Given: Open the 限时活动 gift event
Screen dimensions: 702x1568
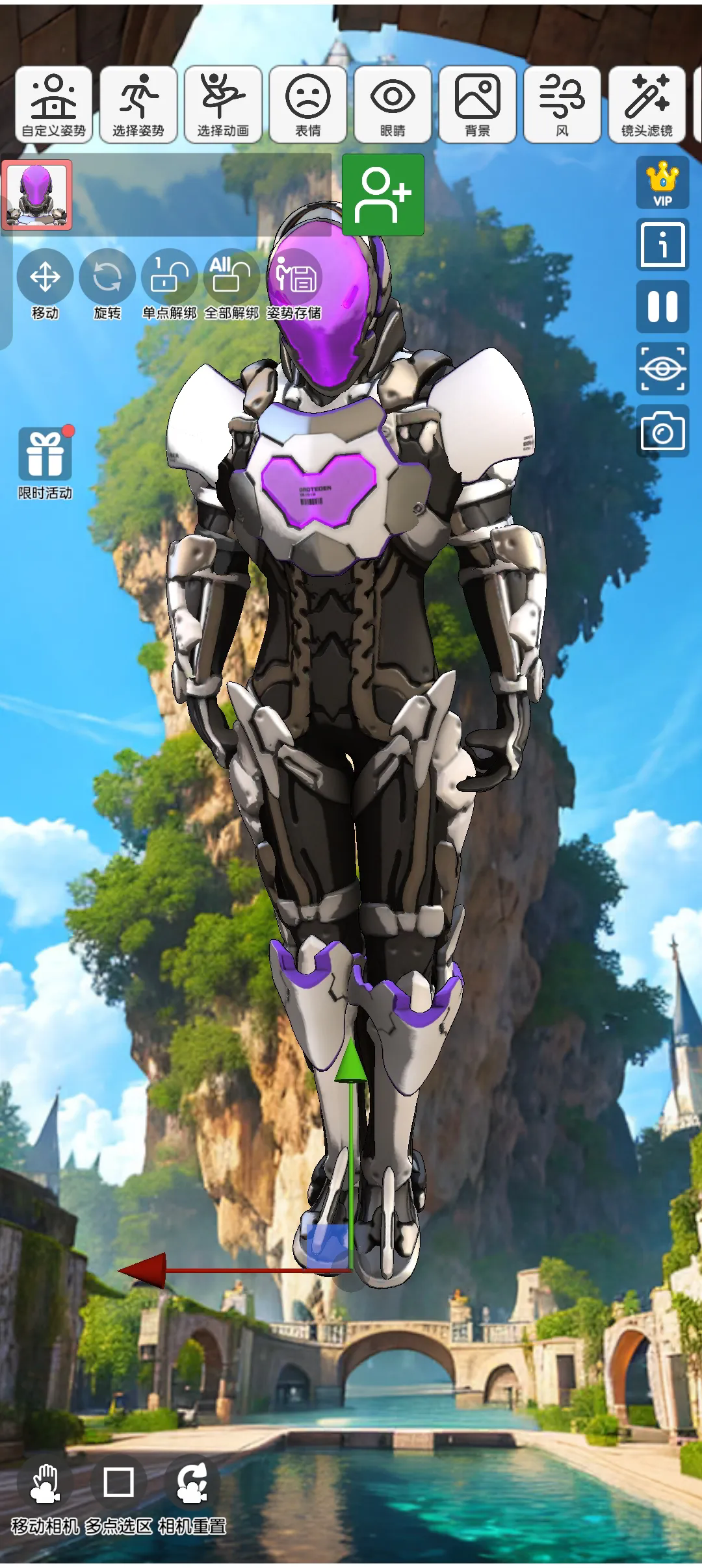Looking at the screenshot, I should pos(45,462).
